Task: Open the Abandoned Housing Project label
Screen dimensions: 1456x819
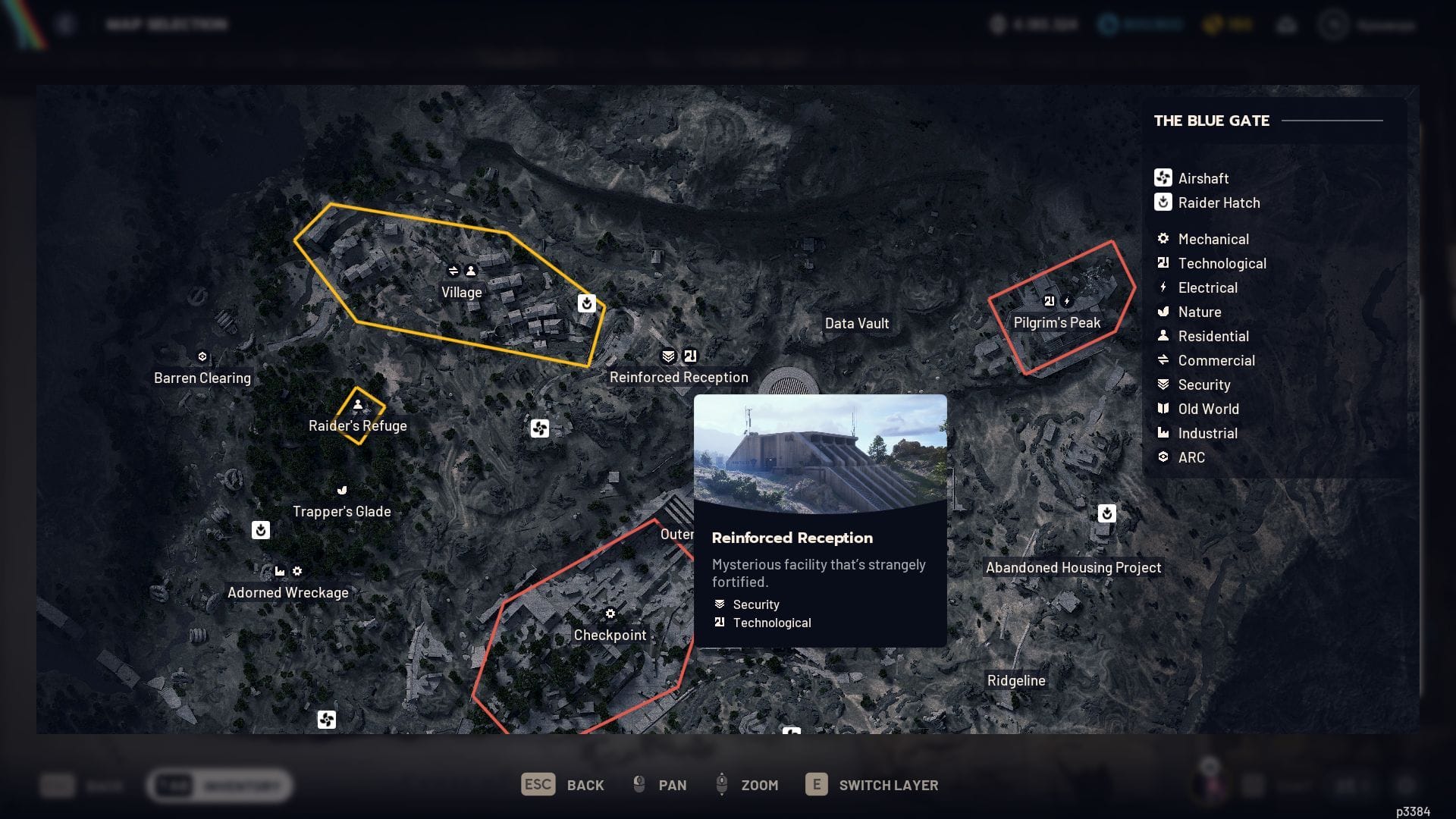Action: (x=1073, y=568)
